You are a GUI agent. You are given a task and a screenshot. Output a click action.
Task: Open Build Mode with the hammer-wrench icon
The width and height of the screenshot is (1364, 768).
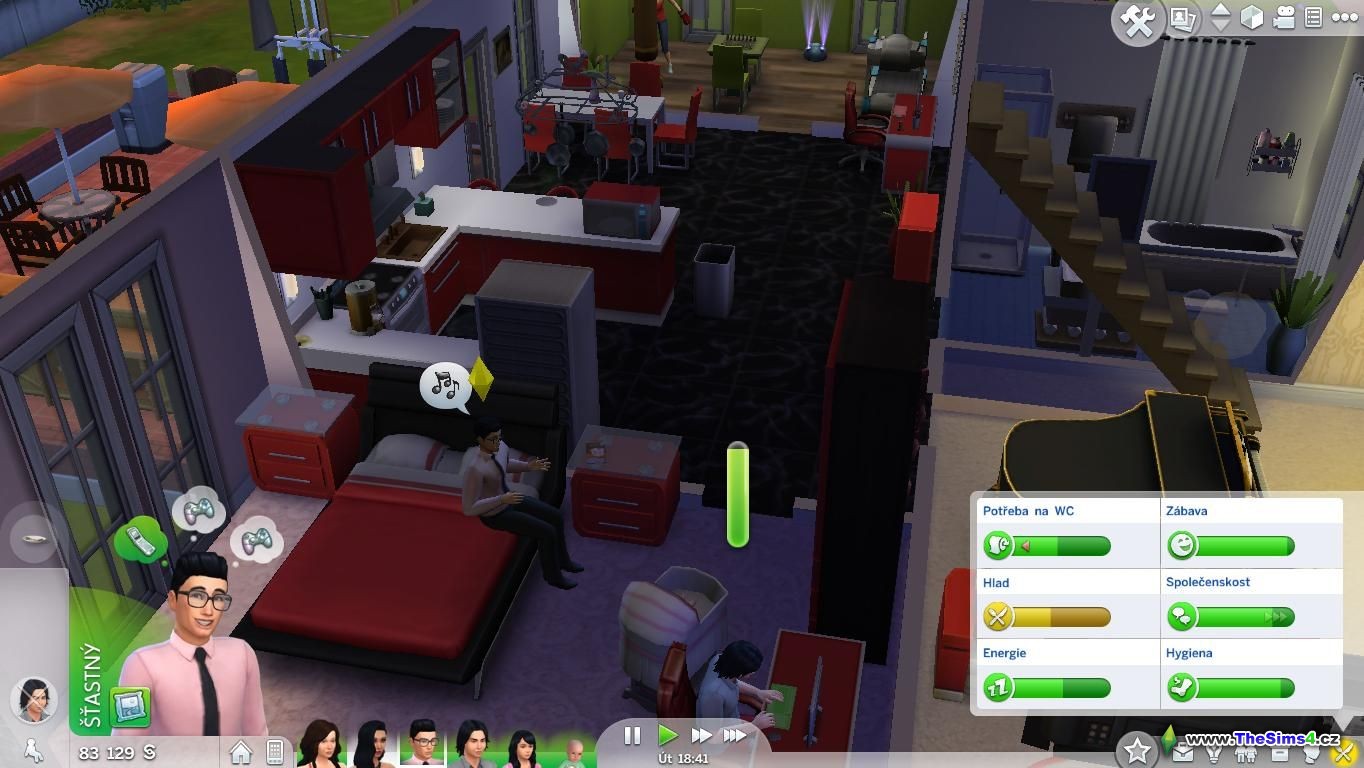point(1138,20)
